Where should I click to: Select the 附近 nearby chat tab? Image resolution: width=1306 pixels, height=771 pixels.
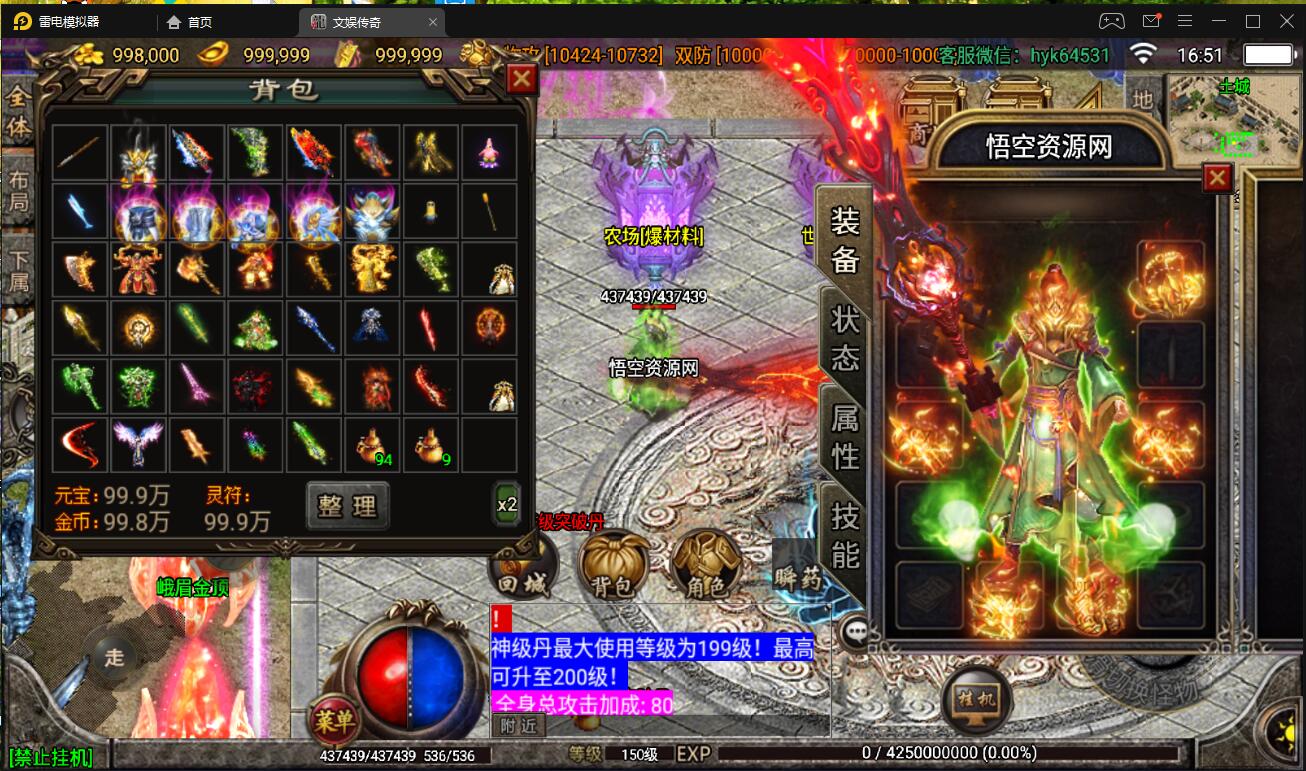click(x=519, y=726)
